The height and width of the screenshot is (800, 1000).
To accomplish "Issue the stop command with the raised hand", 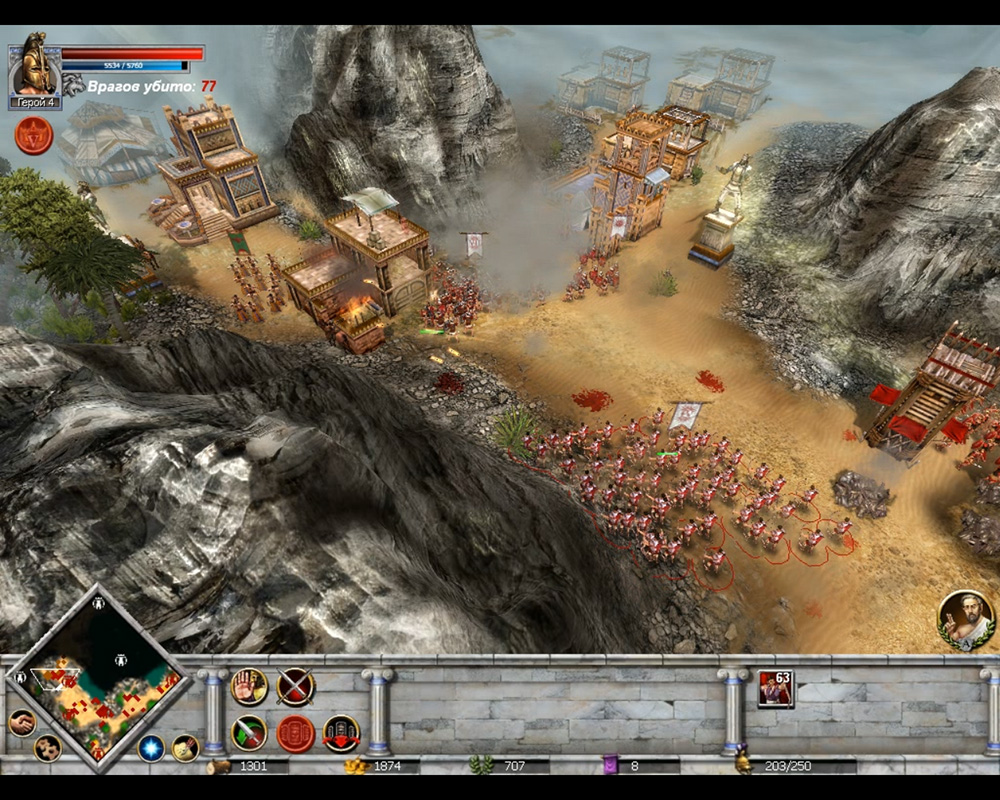I will 249,687.
